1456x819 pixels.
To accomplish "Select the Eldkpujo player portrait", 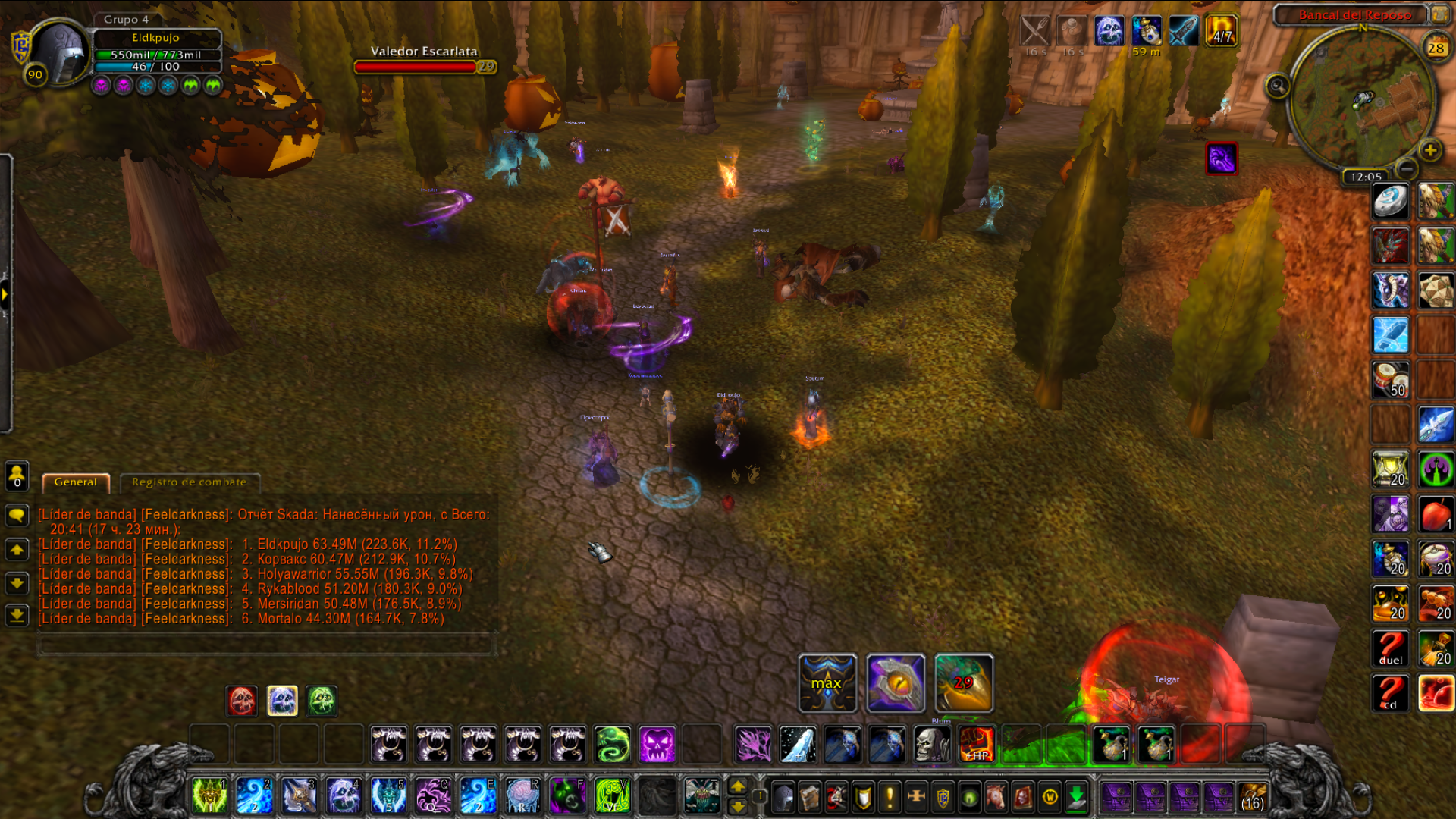I will [x=59, y=52].
